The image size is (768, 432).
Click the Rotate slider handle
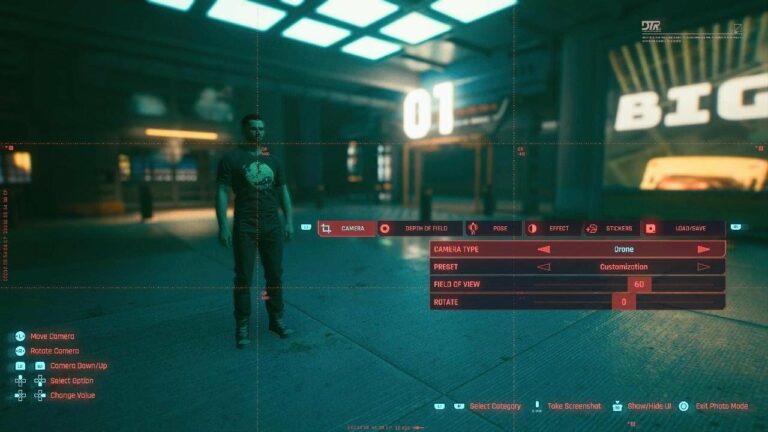click(x=623, y=301)
